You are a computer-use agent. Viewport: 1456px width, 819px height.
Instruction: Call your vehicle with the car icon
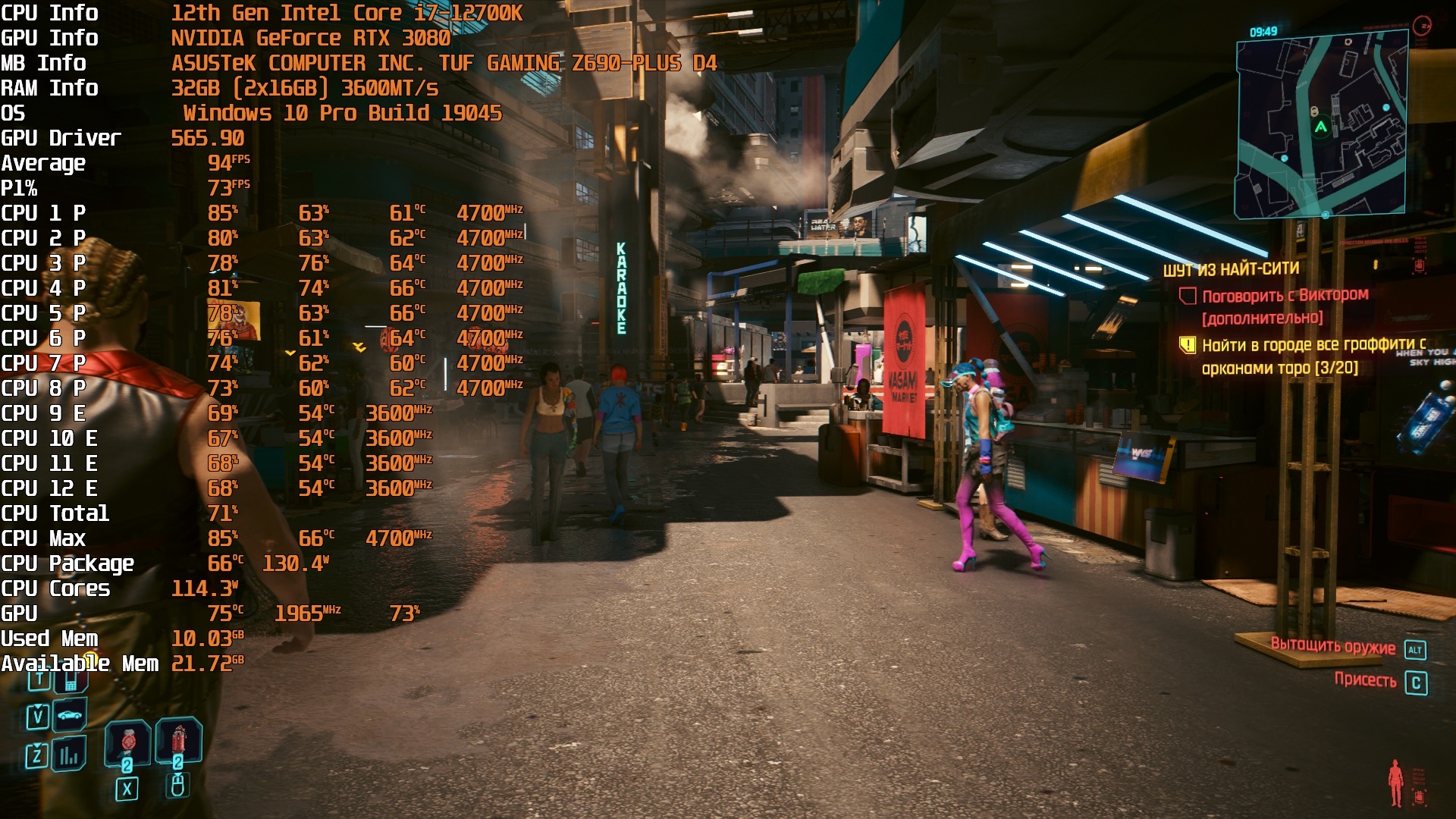(x=69, y=715)
